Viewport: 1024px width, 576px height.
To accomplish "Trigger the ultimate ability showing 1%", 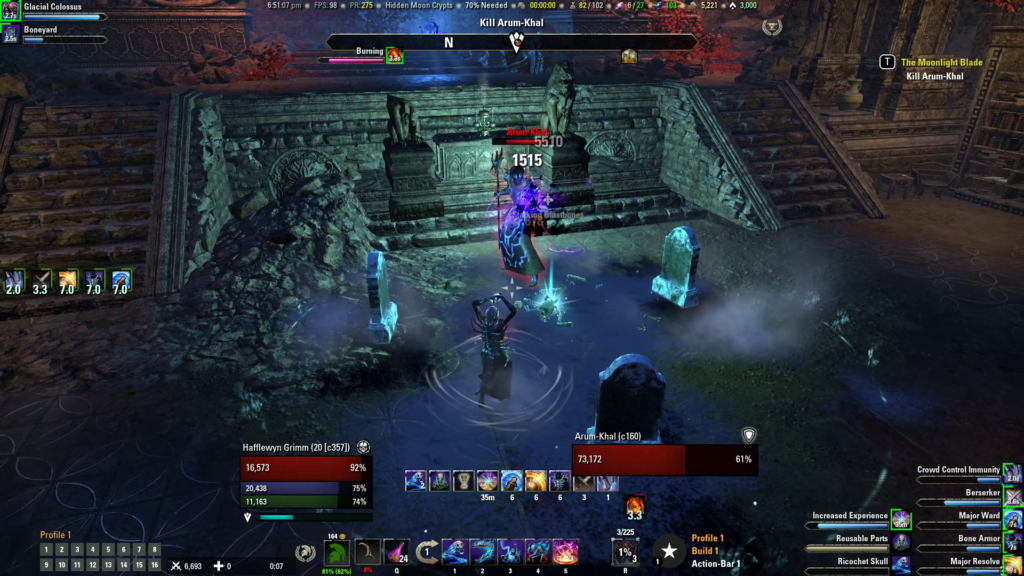I will click(625, 551).
